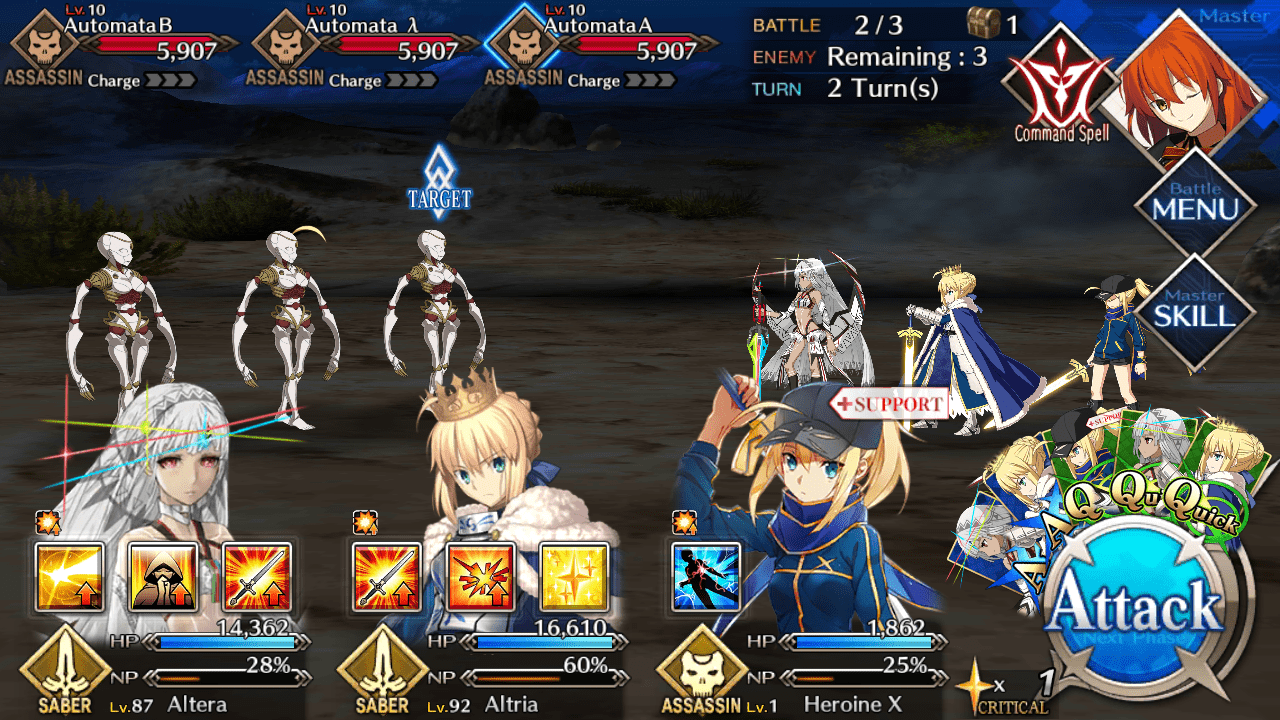Activate Altria's explosion burst skill
1280x720 pixels.
tap(481, 577)
